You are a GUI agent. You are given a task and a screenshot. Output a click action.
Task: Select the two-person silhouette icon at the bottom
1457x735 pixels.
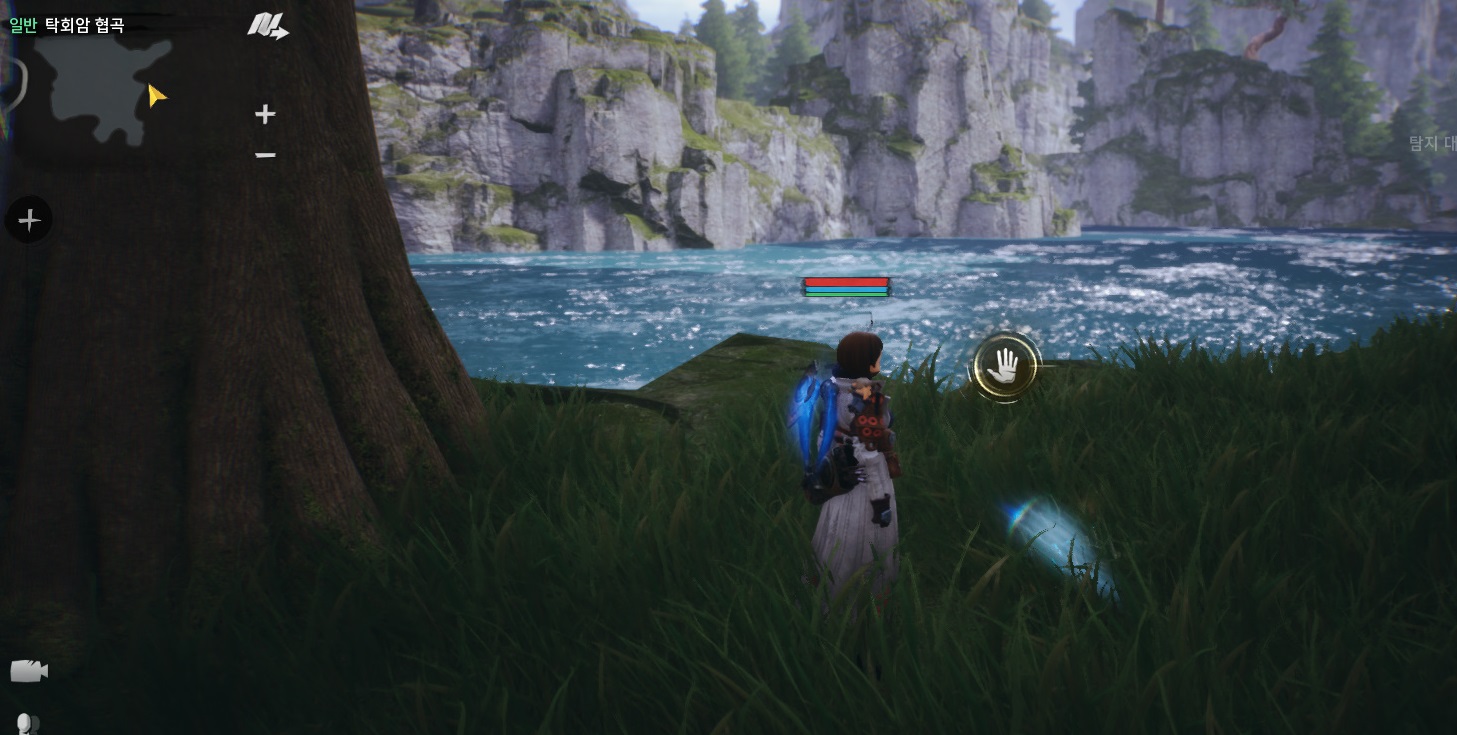(28, 723)
